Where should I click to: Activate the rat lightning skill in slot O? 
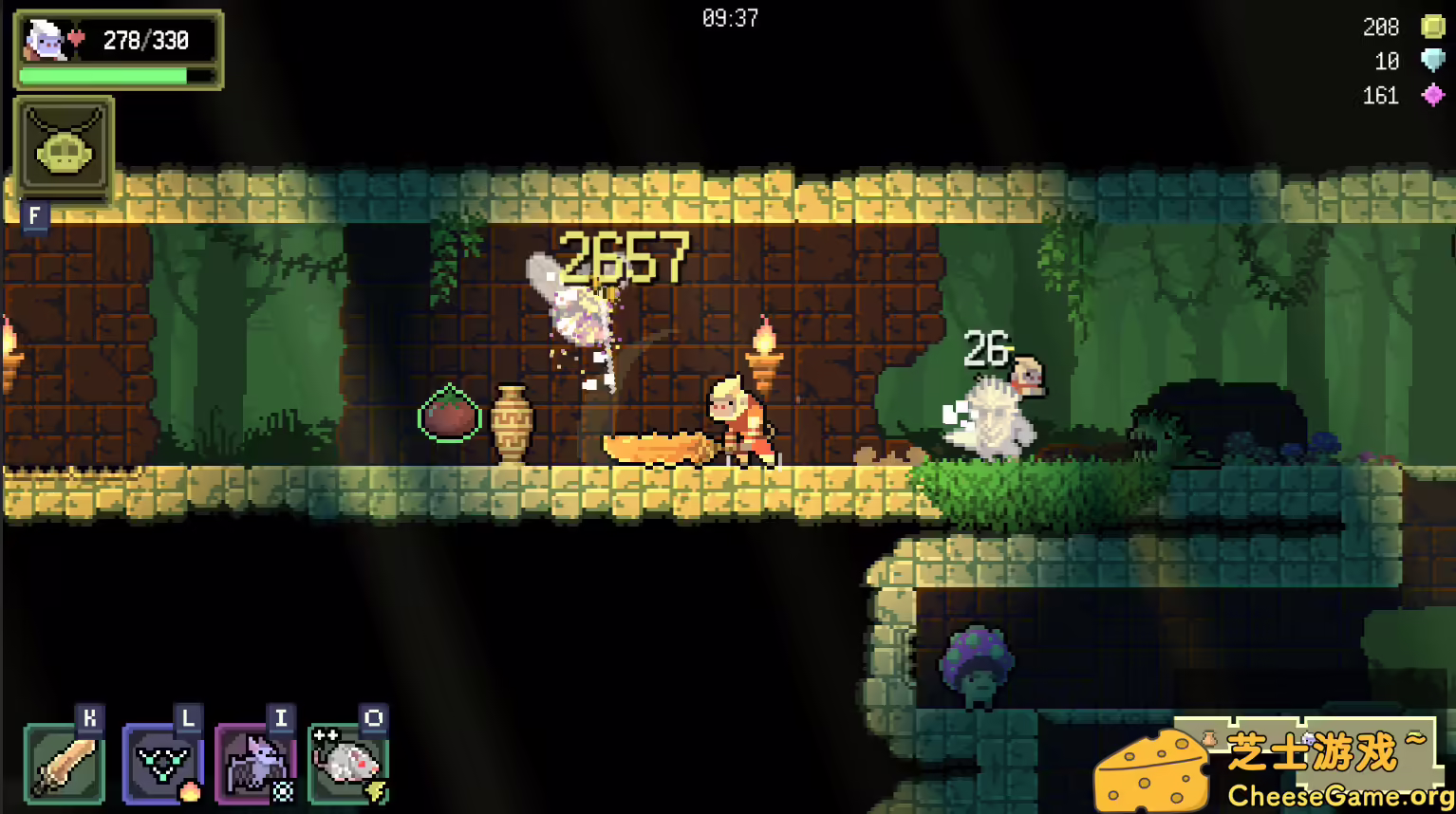pyautogui.click(x=347, y=764)
